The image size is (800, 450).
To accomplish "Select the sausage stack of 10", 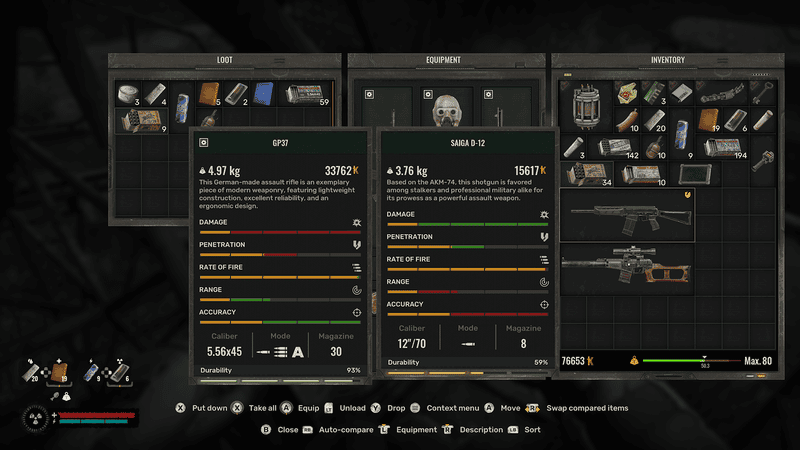I will [x=626, y=119].
